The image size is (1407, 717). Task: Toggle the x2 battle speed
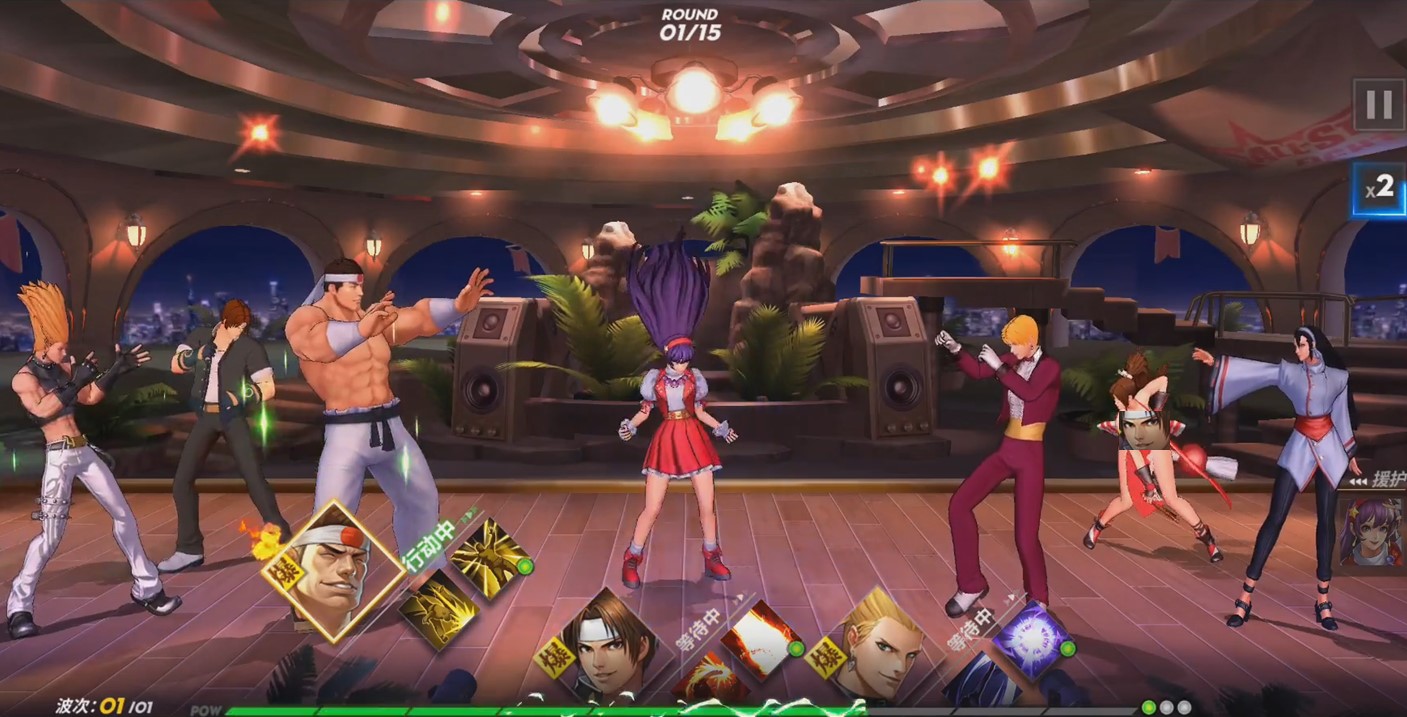tap(1378, 190)
